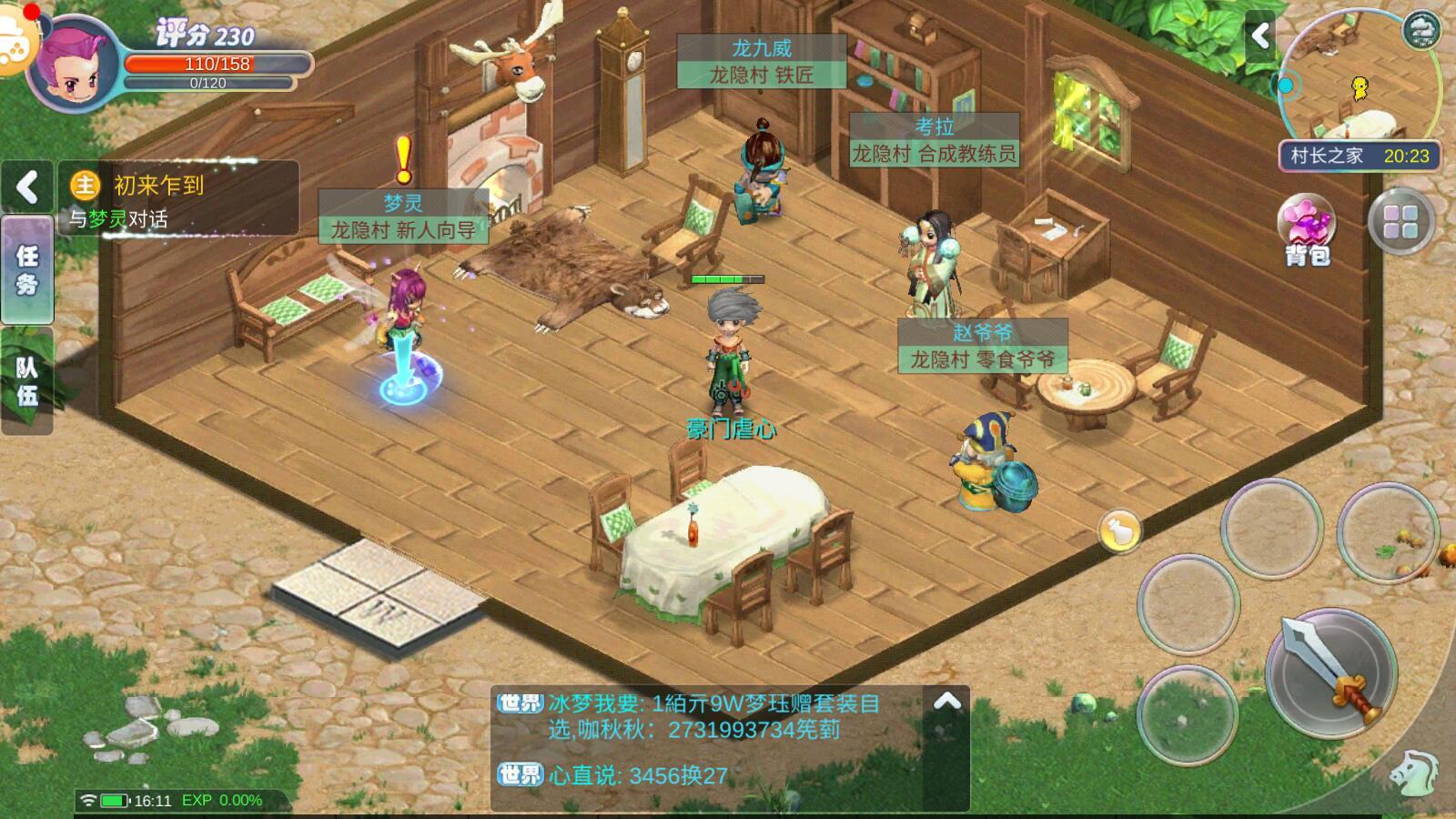This screenshot has width=1456, height=819.
Task: Switch to the 任务 tab
Action: click(27, 270)
